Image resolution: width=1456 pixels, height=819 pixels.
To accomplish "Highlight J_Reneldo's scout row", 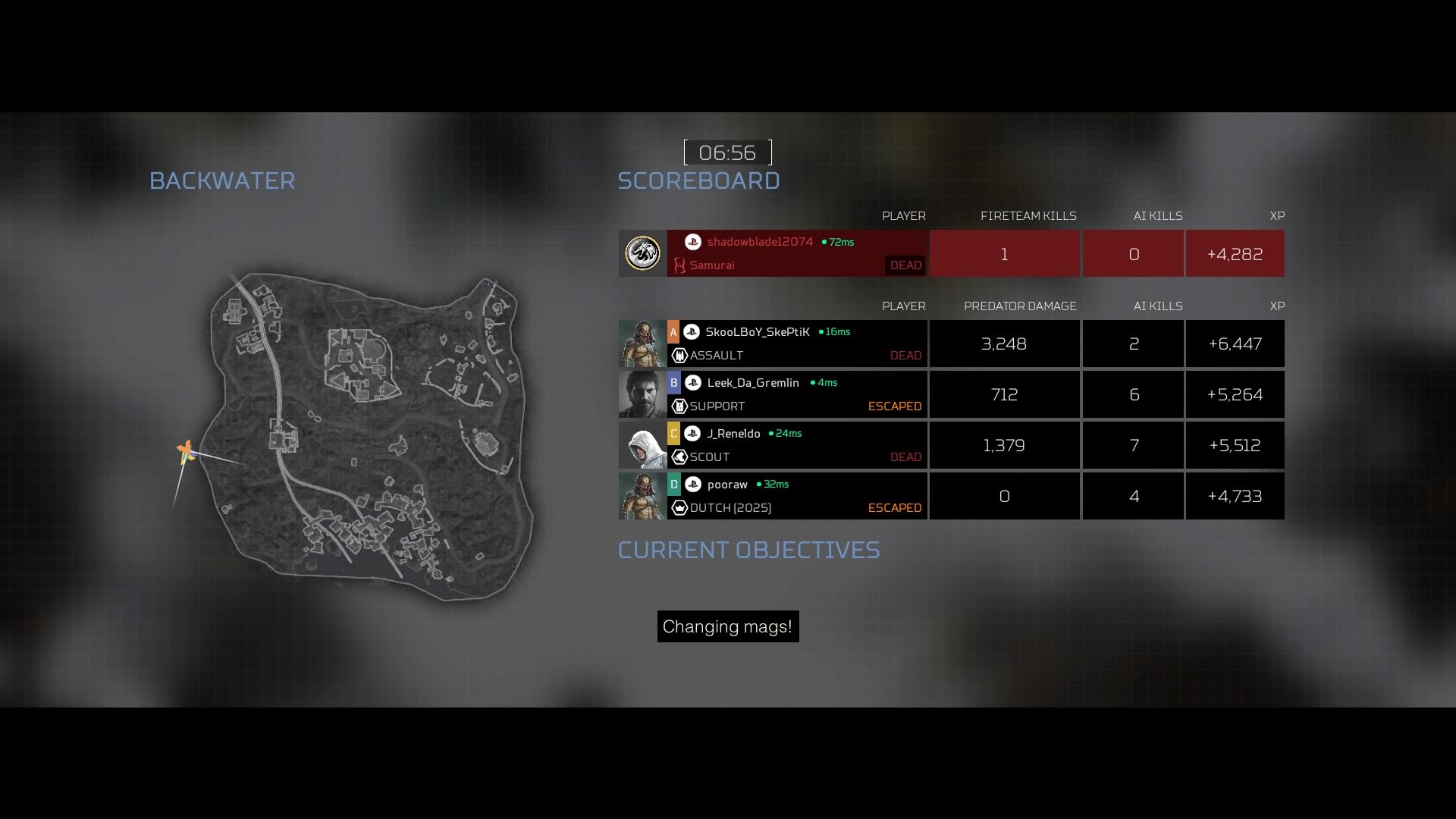I will 796,445.
